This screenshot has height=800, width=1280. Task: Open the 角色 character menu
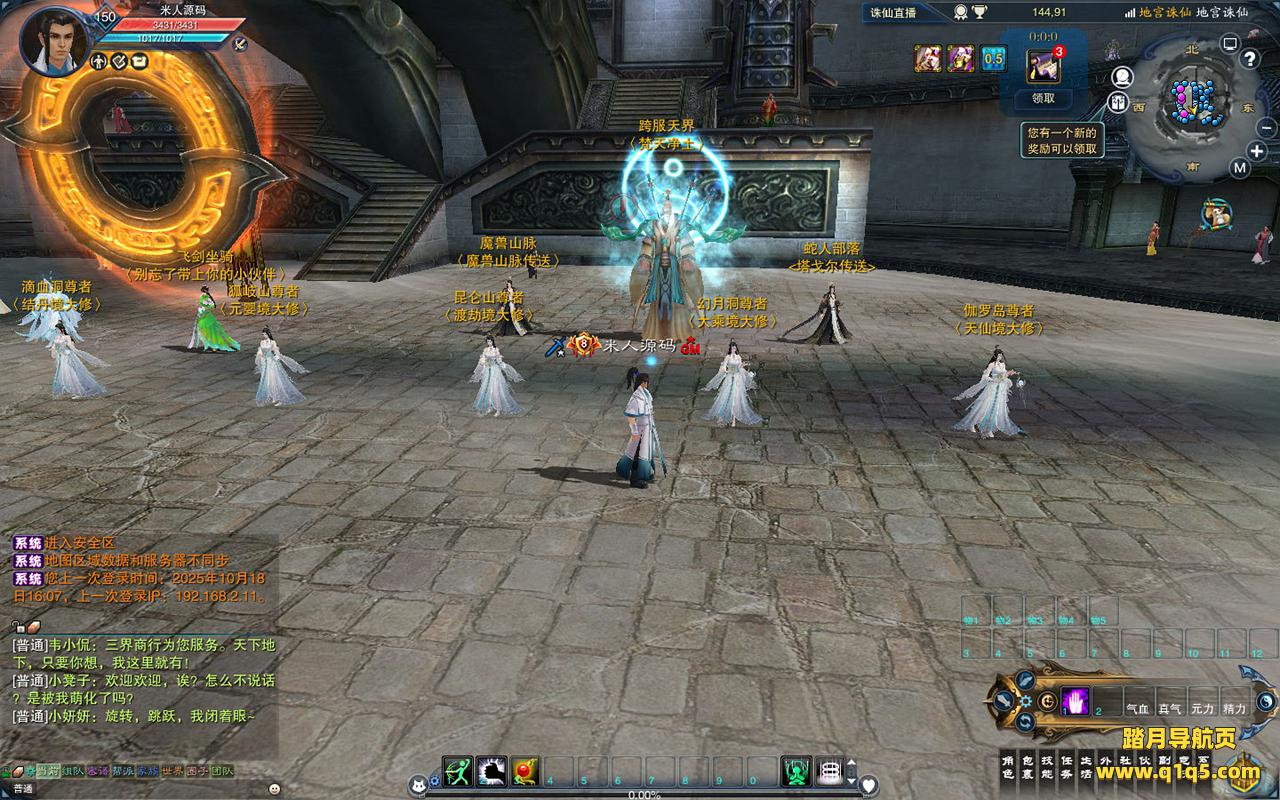1008,767
